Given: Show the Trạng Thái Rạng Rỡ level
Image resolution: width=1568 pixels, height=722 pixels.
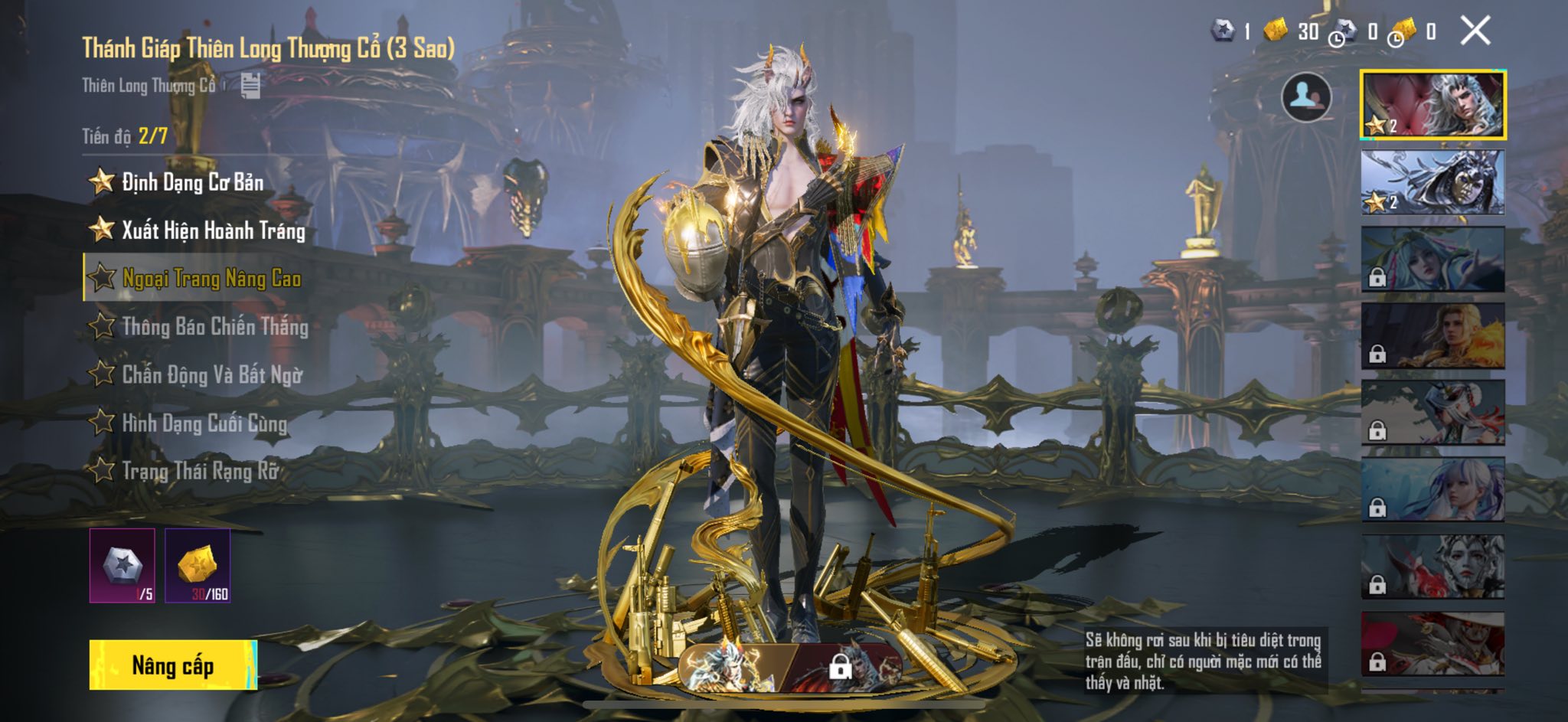Looking at the screenshot, I should pyautogui.click(x=199, y=471).
